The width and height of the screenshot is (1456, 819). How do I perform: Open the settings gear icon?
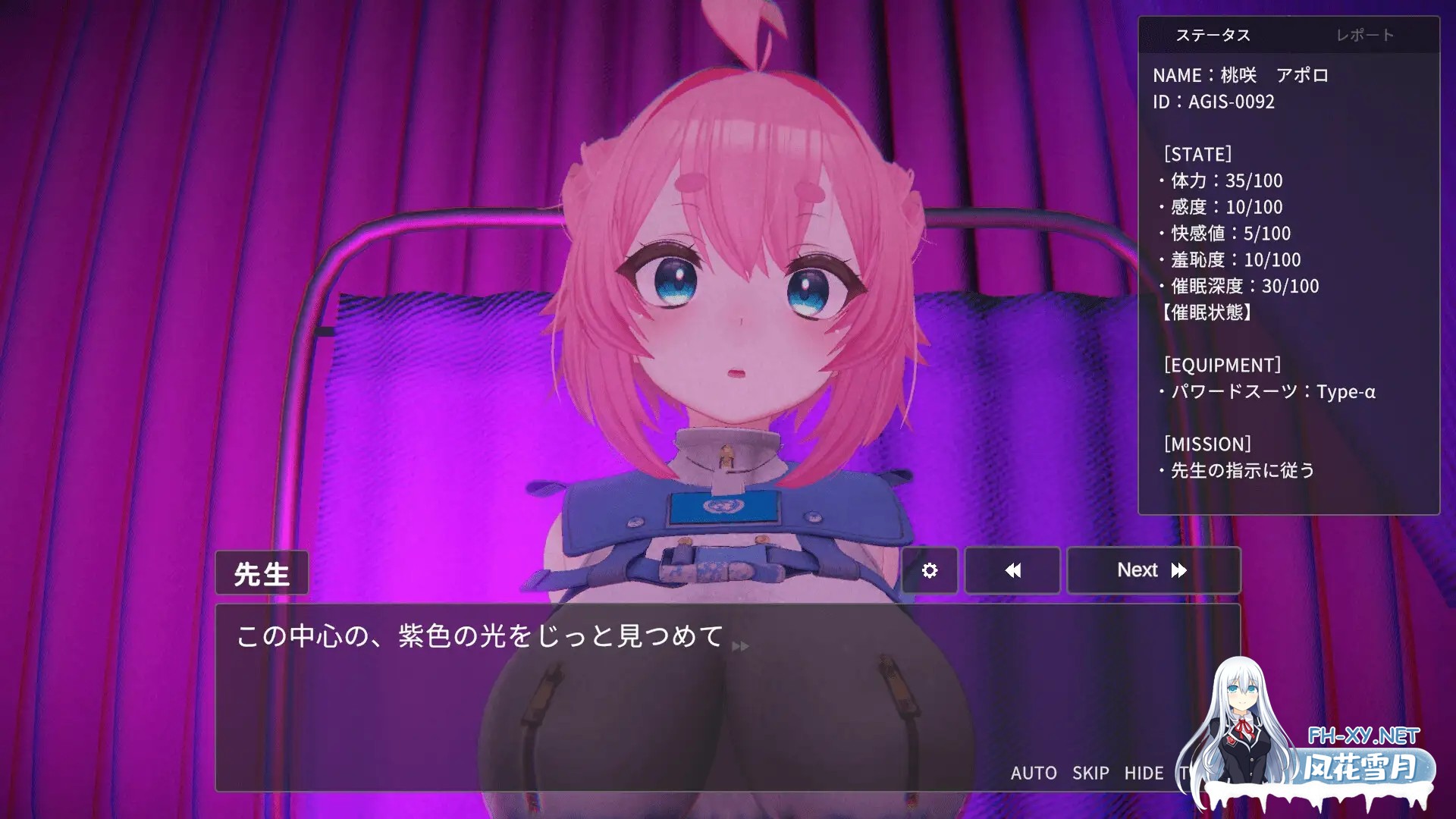(x=929, y=570)
